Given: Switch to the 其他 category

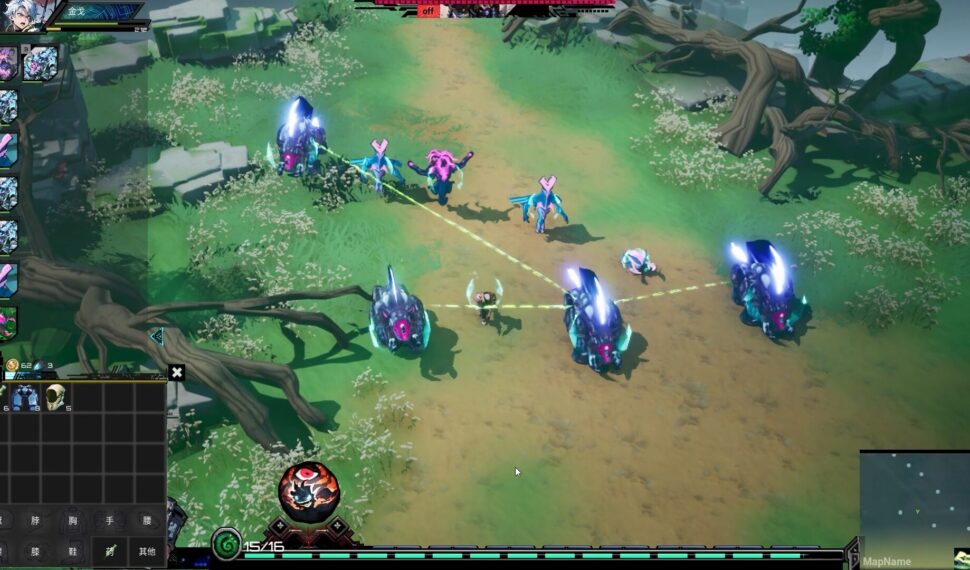Looking at the screenshot, I should click(x=146, y=551).
